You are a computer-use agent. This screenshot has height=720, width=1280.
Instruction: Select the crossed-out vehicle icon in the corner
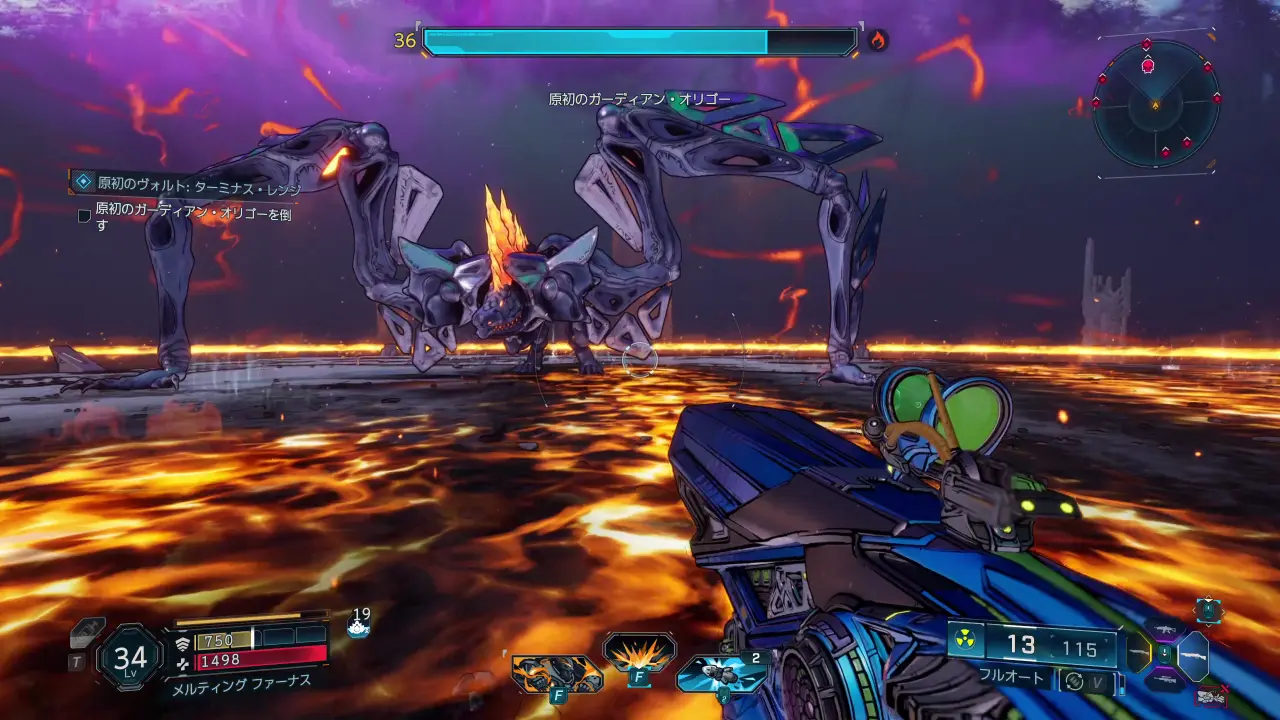coord(1212,696)
